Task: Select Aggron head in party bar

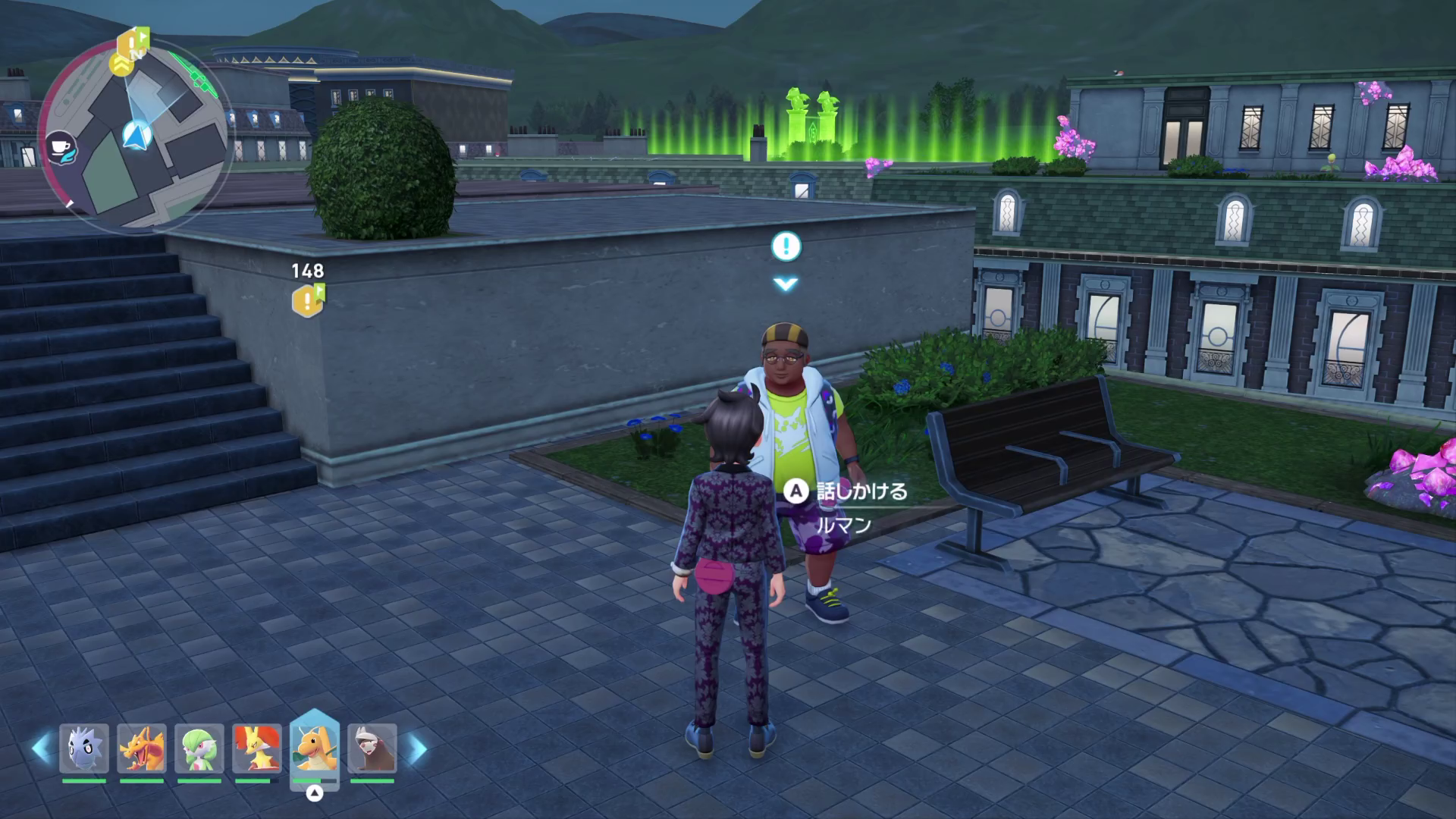Action: [84, 748]
